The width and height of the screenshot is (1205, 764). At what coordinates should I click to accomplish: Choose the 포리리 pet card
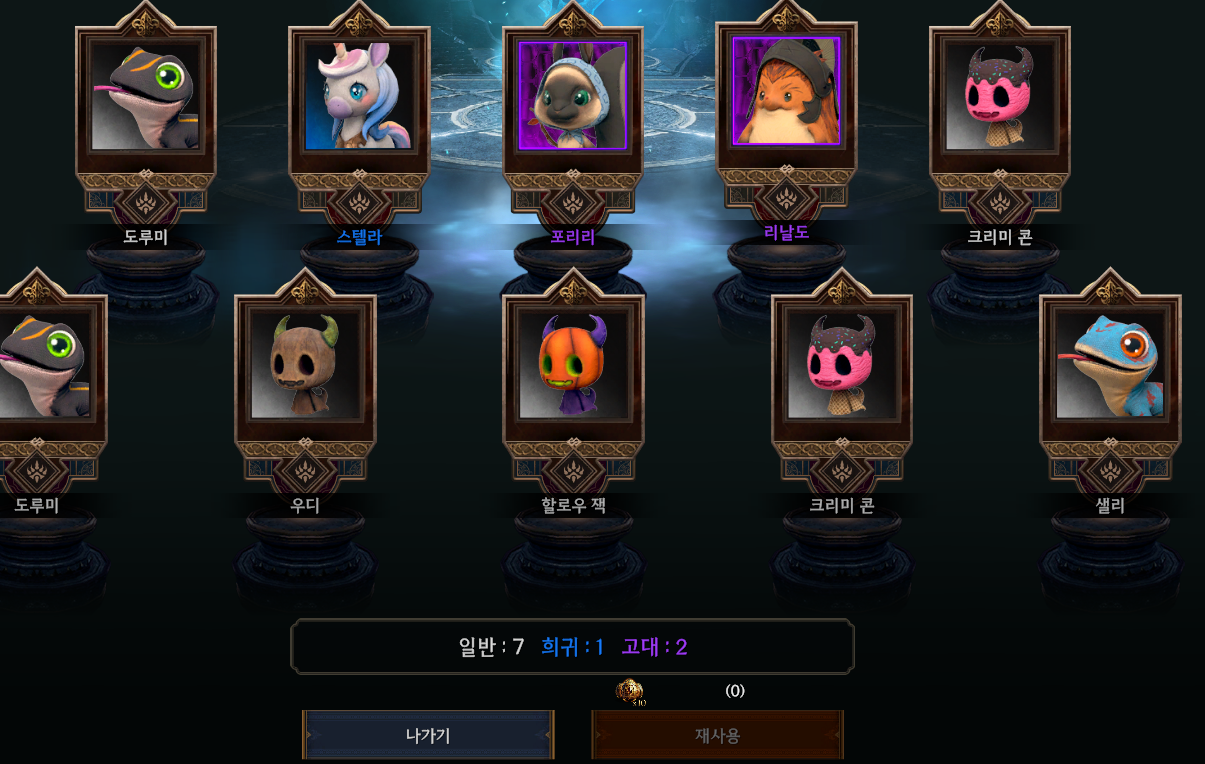(x=572, y=97)
